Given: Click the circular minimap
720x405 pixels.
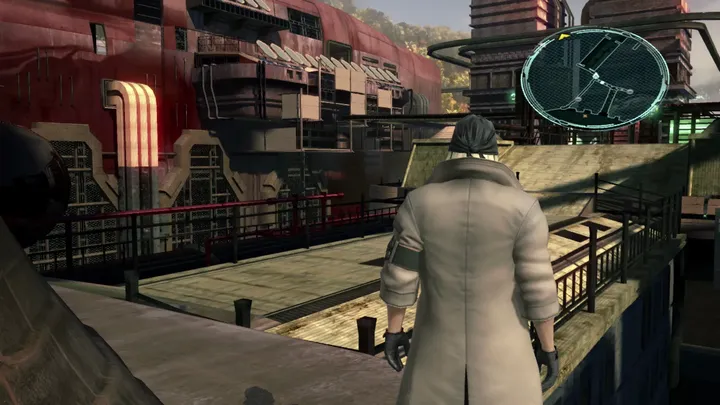Looking at the screenshot, I should (595, 78).
